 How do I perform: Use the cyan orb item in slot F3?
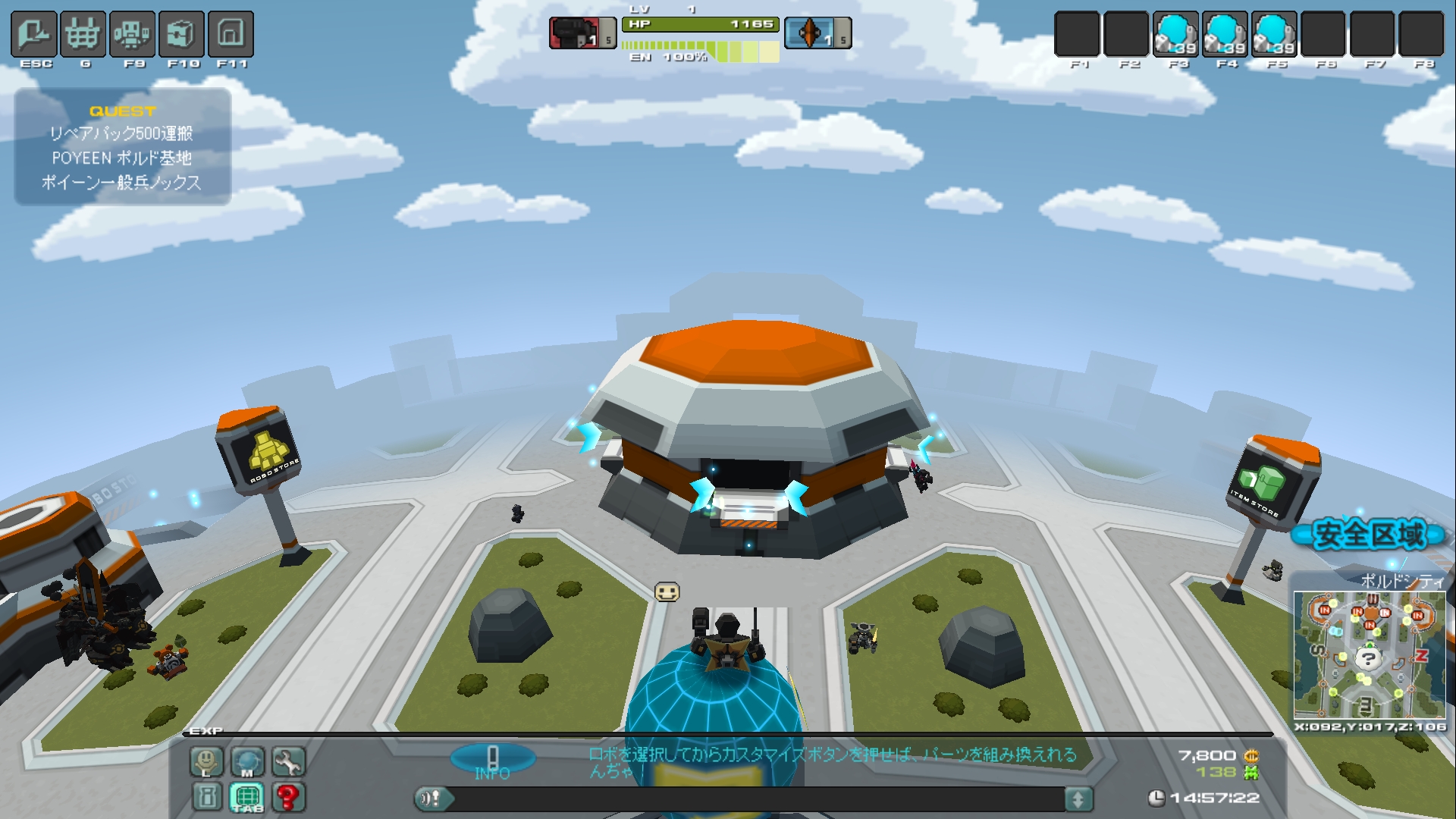[x=1175, y=35]
